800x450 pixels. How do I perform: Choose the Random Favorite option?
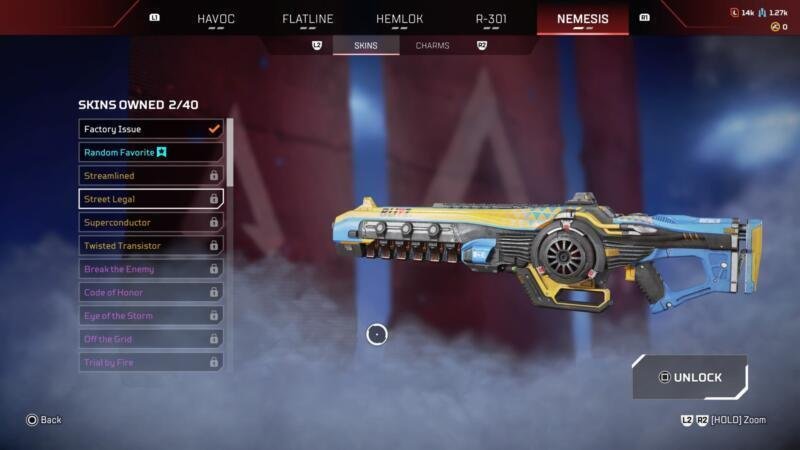coord(151,152)
